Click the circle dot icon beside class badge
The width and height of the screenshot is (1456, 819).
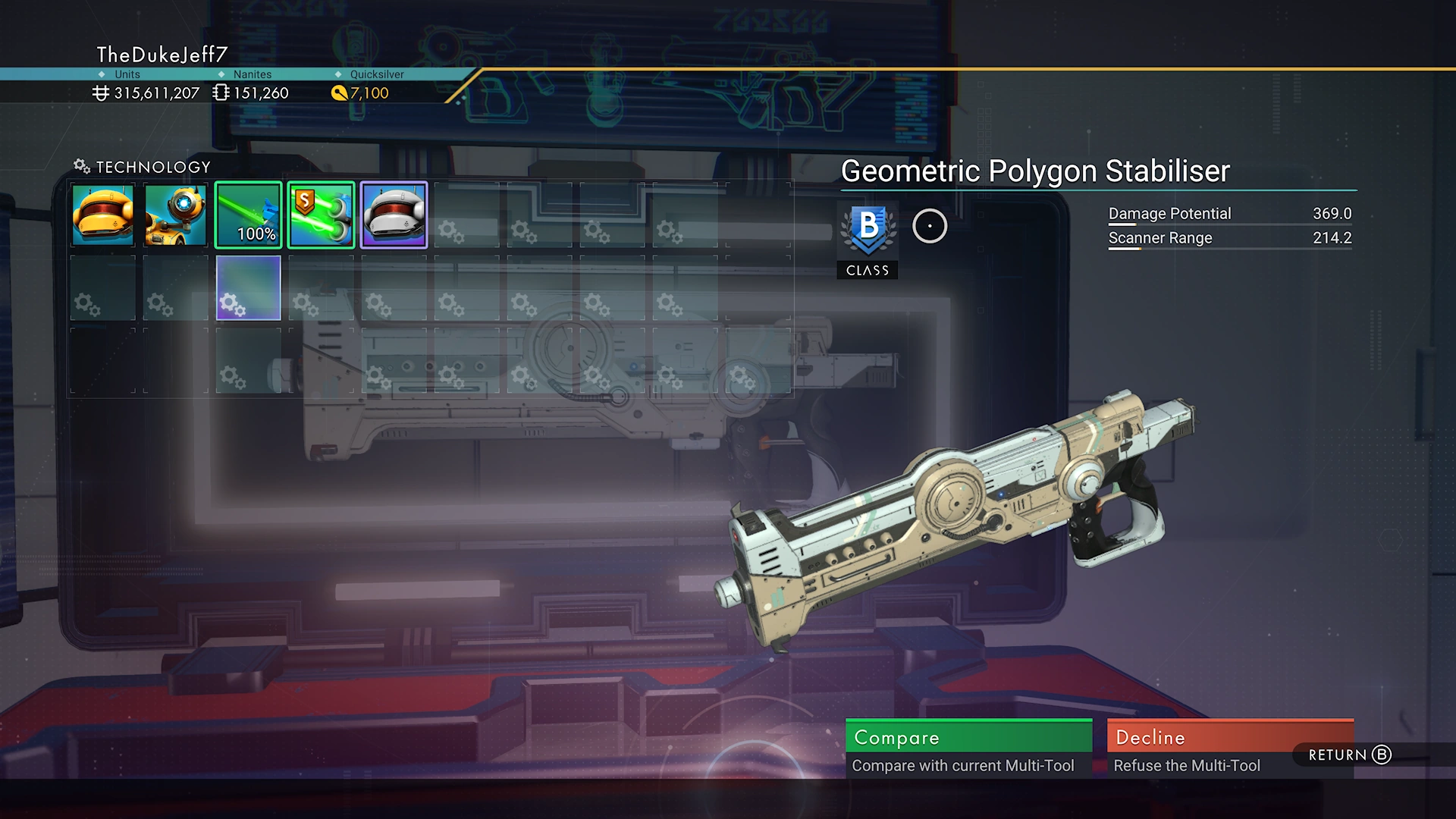pos(930,226)
